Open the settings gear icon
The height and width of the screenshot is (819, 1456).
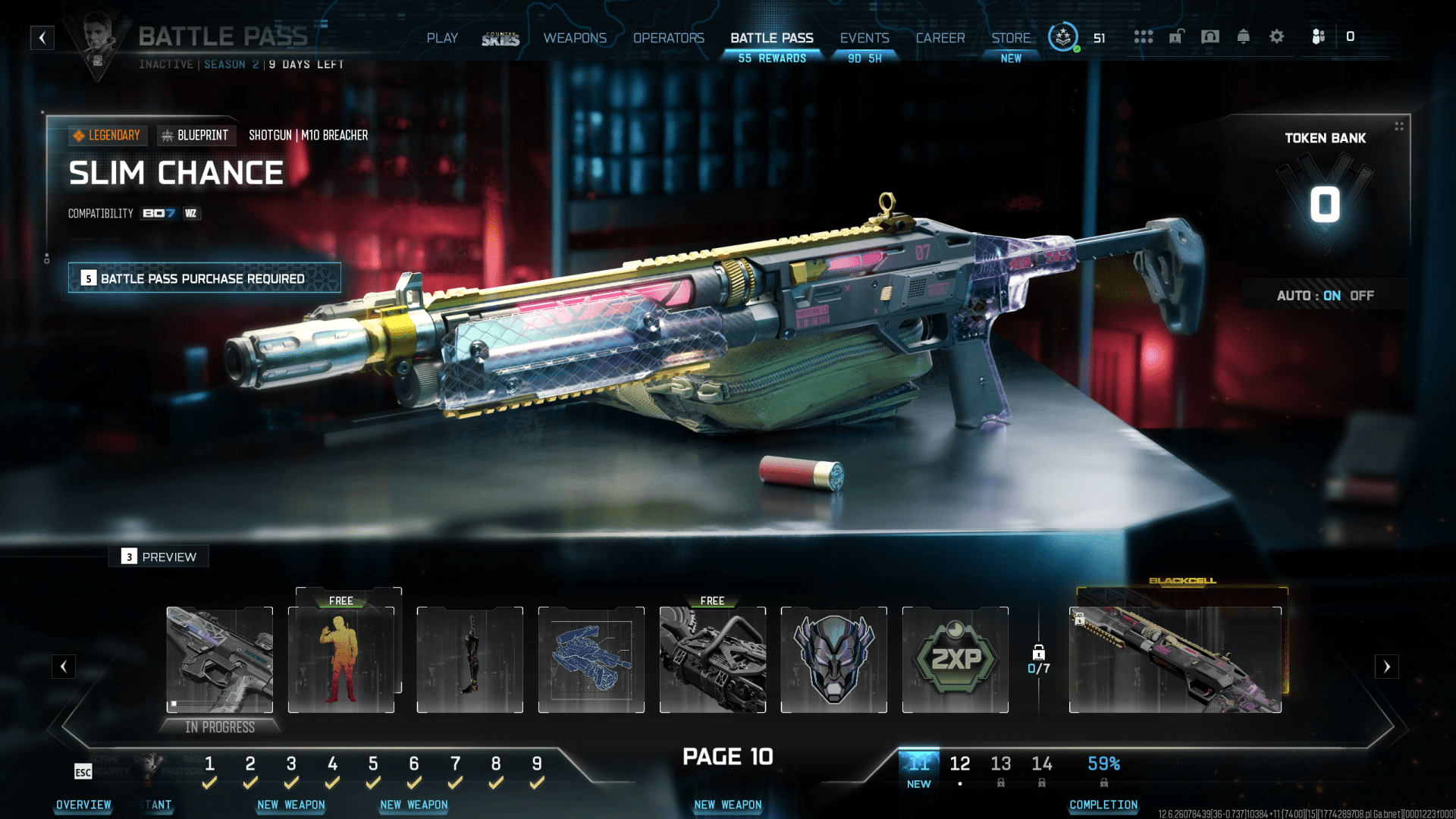pos(1276,36)
